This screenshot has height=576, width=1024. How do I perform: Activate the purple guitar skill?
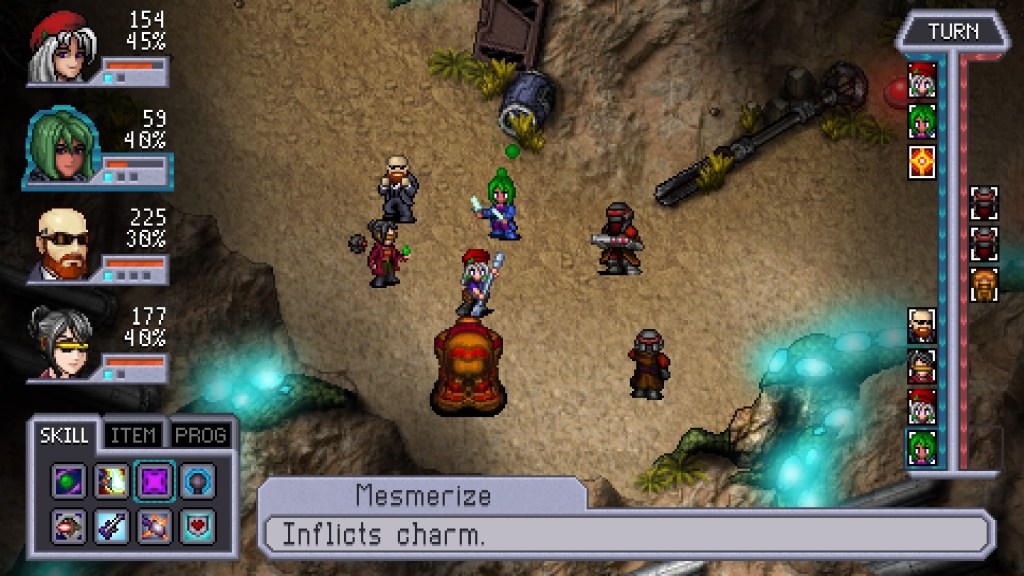pos(111,524)
